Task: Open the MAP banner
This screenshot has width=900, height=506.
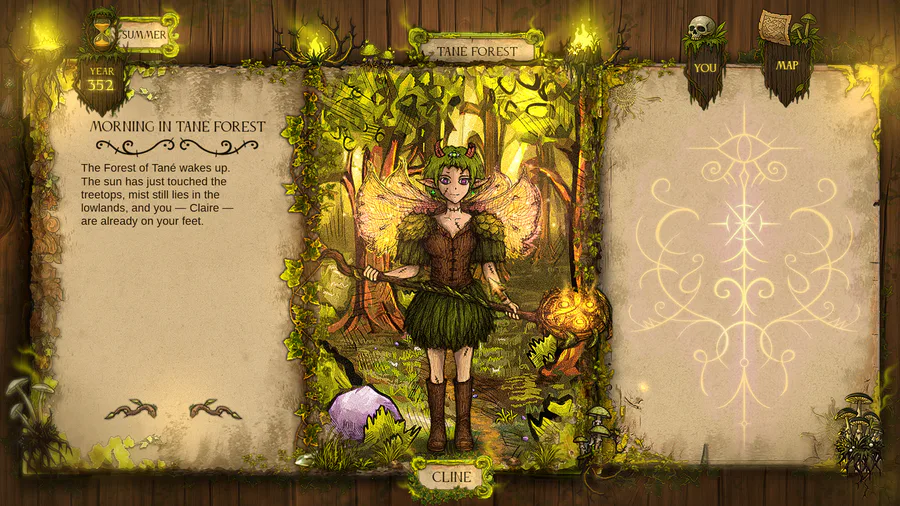Action: [x=788, y=66]
